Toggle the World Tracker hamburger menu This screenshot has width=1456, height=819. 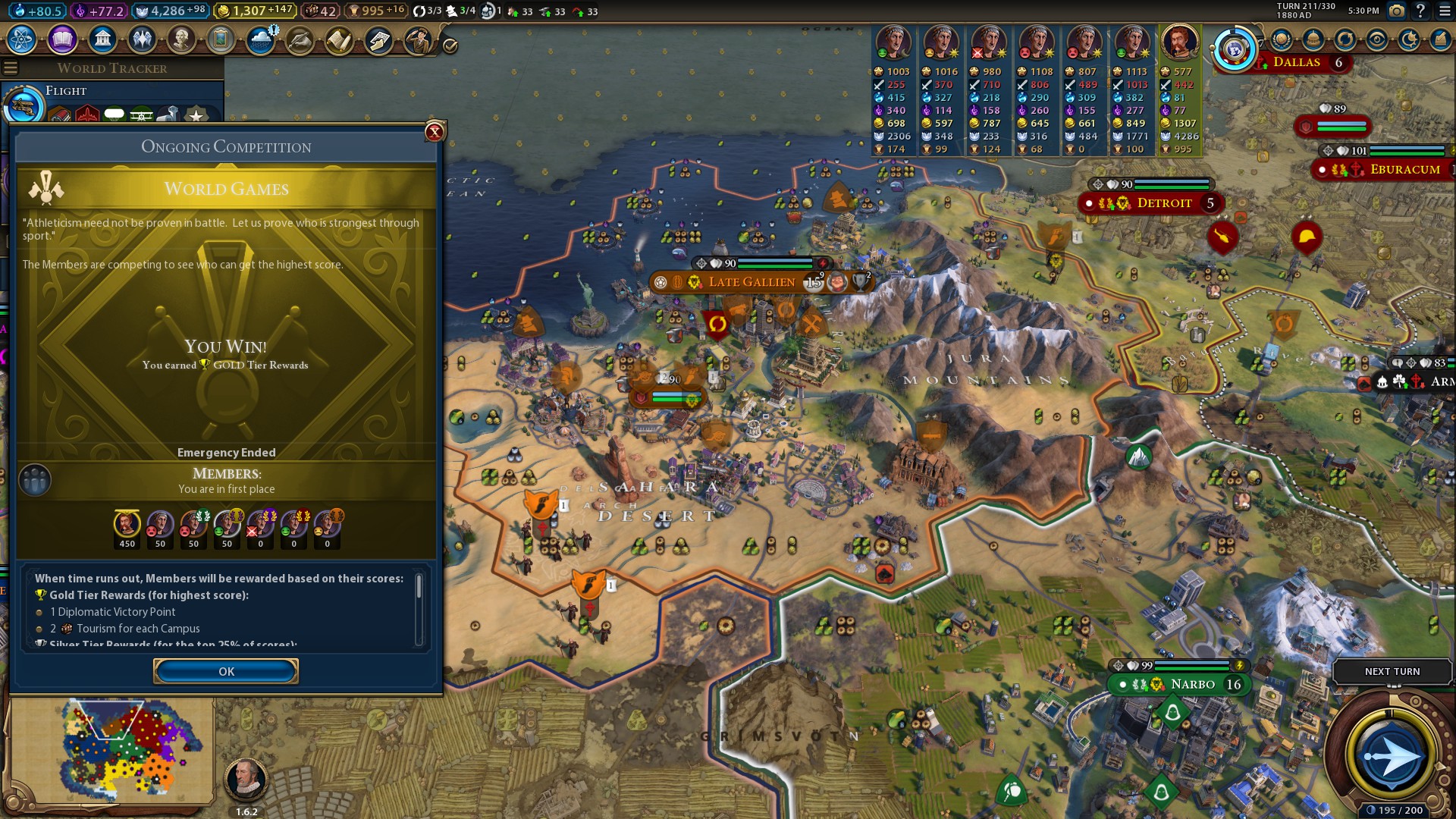[x=11, y=68]
